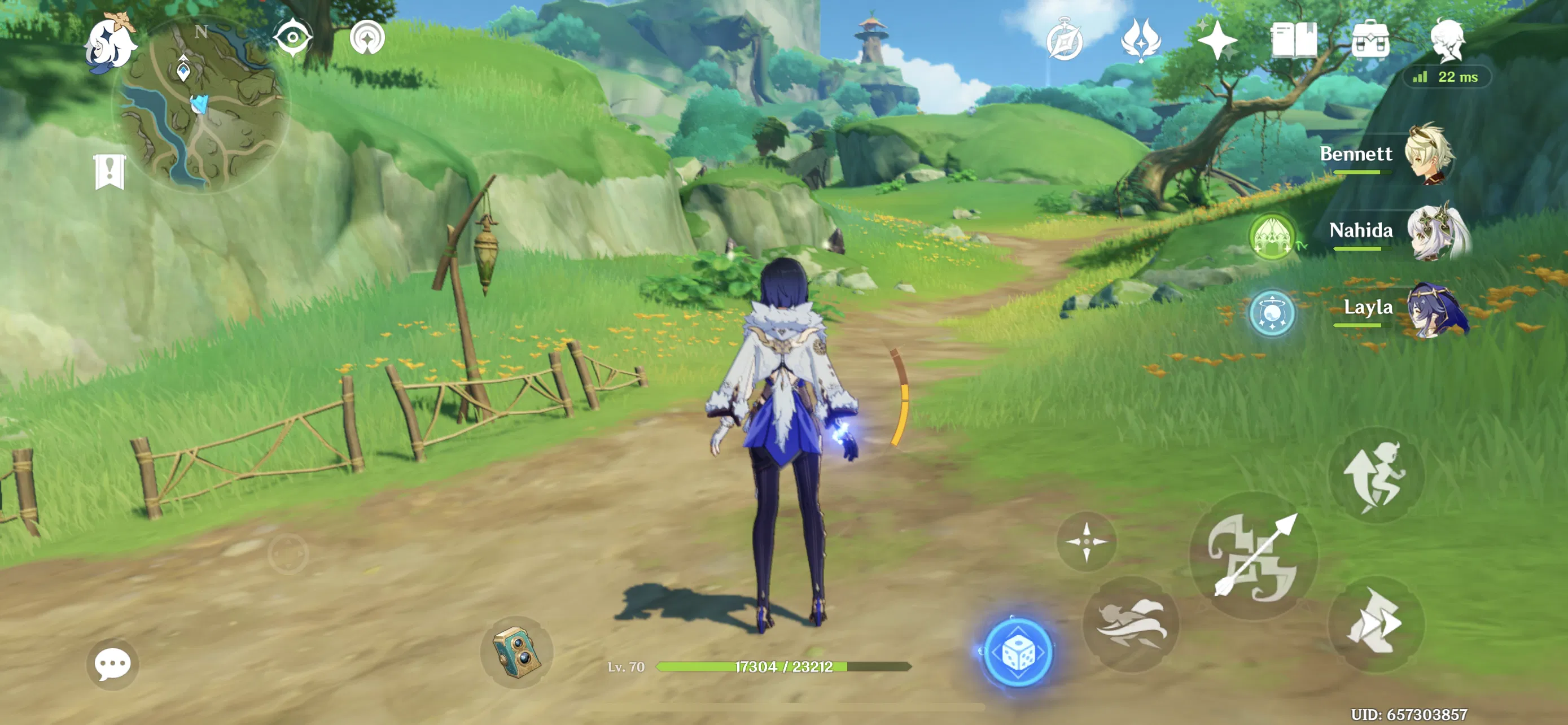This screenshot has width=1568, height=725.
Task: Open the Guide navigation compass
Action: 367,37
